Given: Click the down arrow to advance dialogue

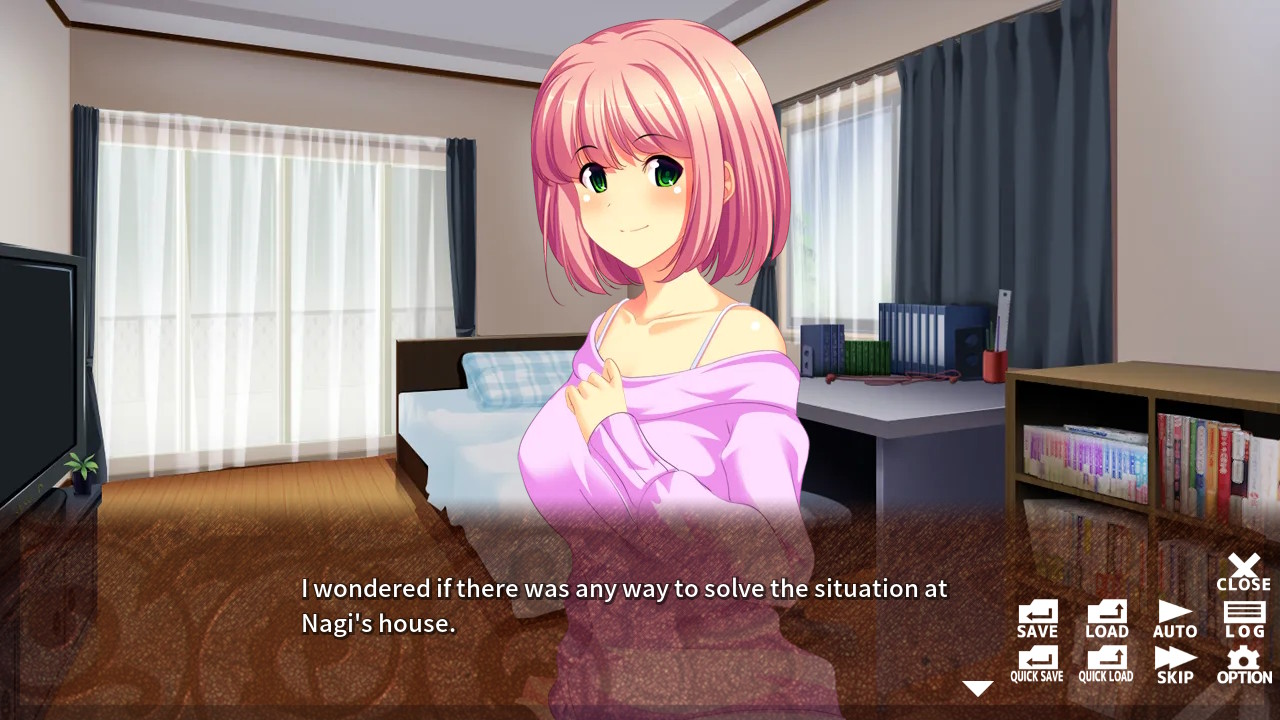Looking at the screenshot, I should (977, 687).
